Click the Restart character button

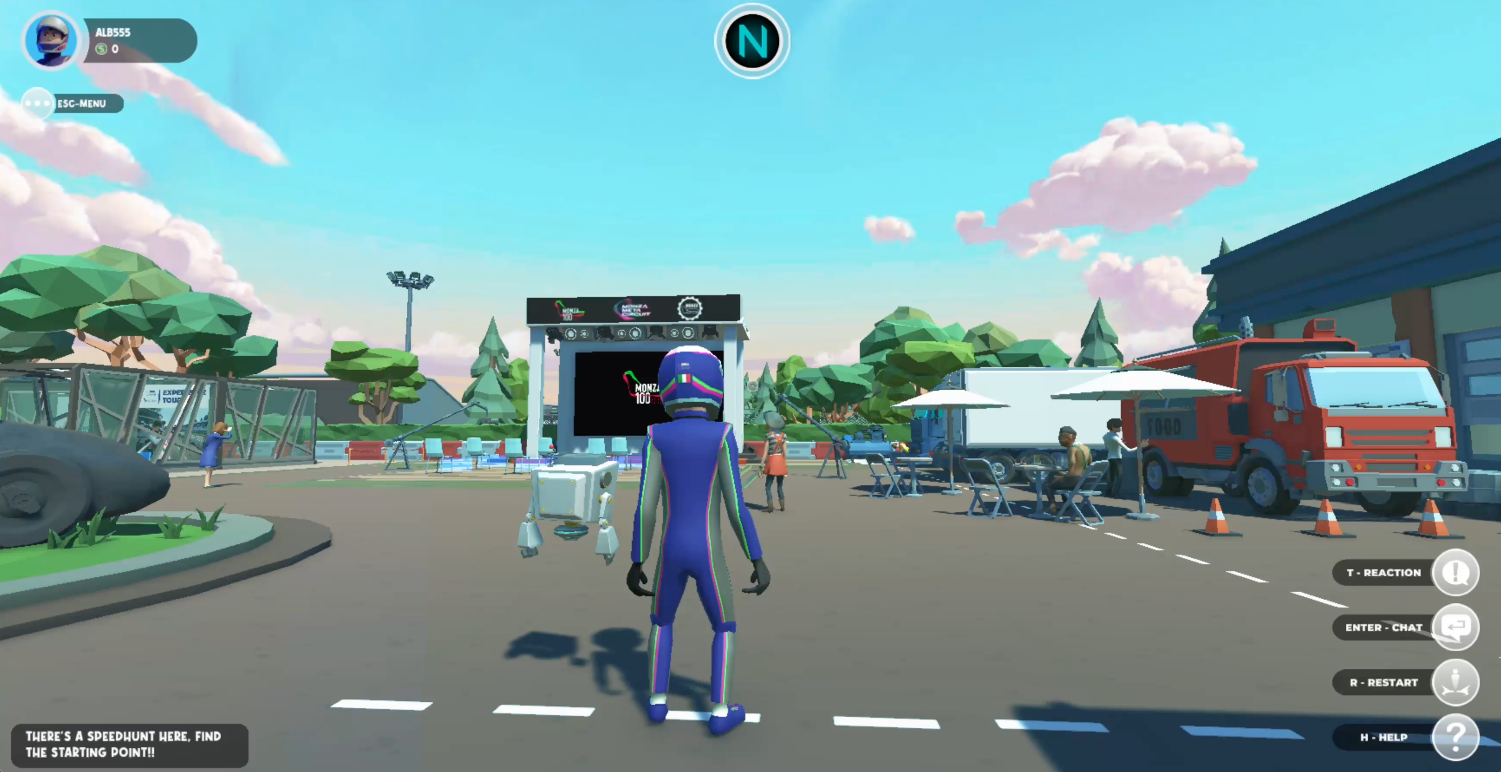coord(1455,683)
